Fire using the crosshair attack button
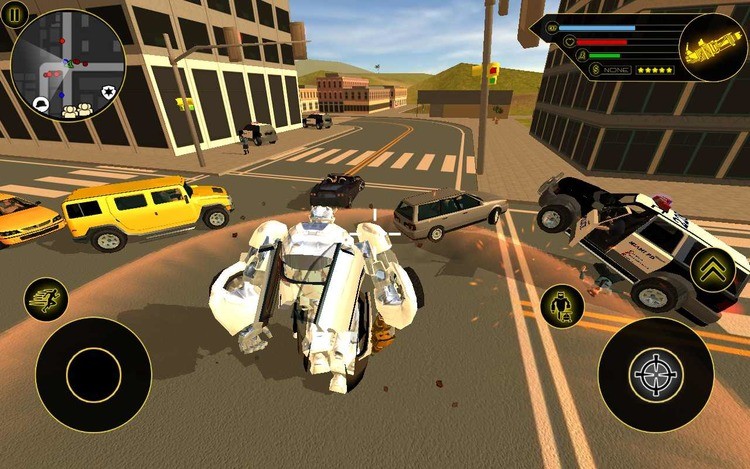This screenshot has height=469, width=750. point(656,374)
